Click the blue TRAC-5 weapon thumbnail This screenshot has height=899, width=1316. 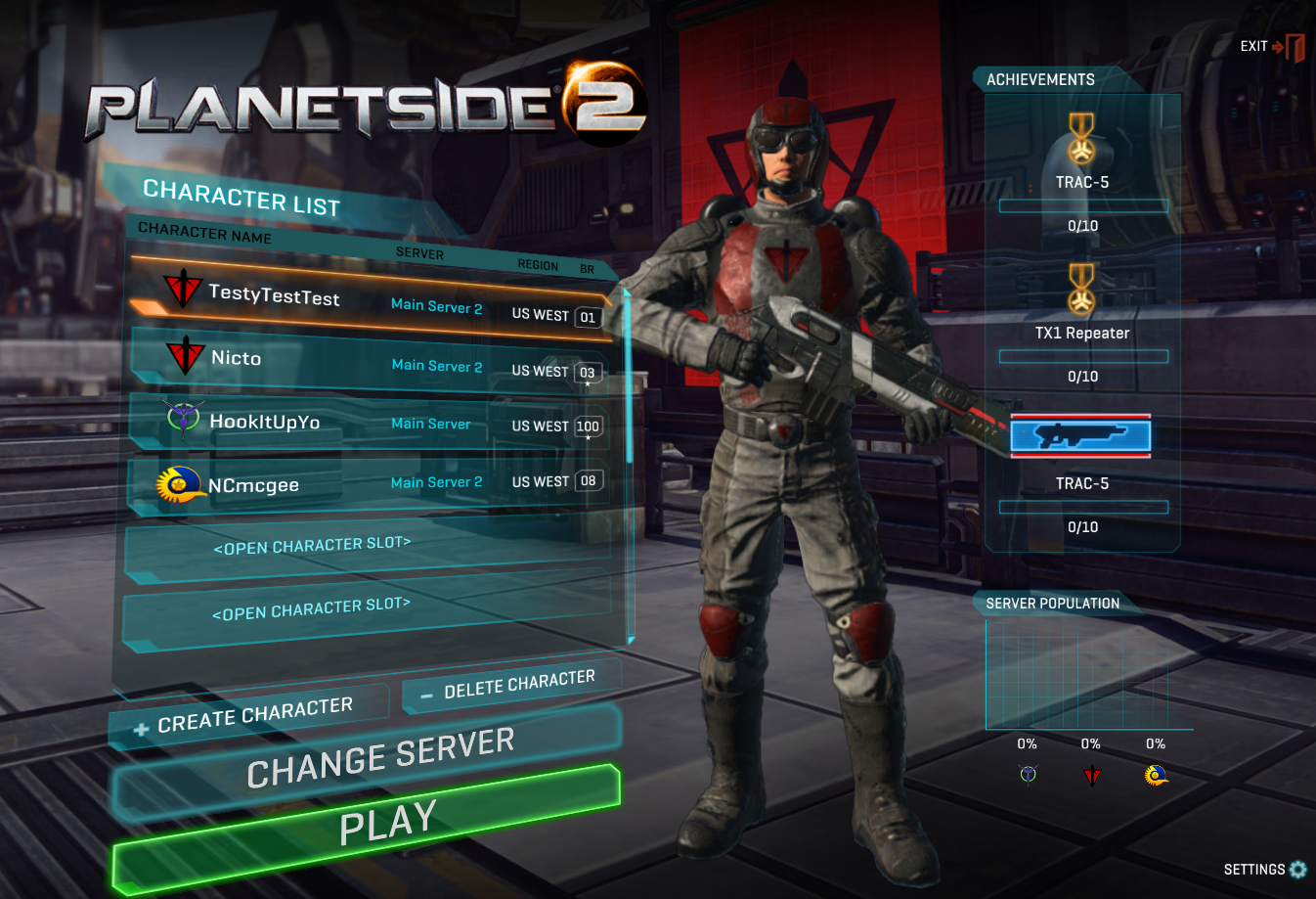point(1080,435)
